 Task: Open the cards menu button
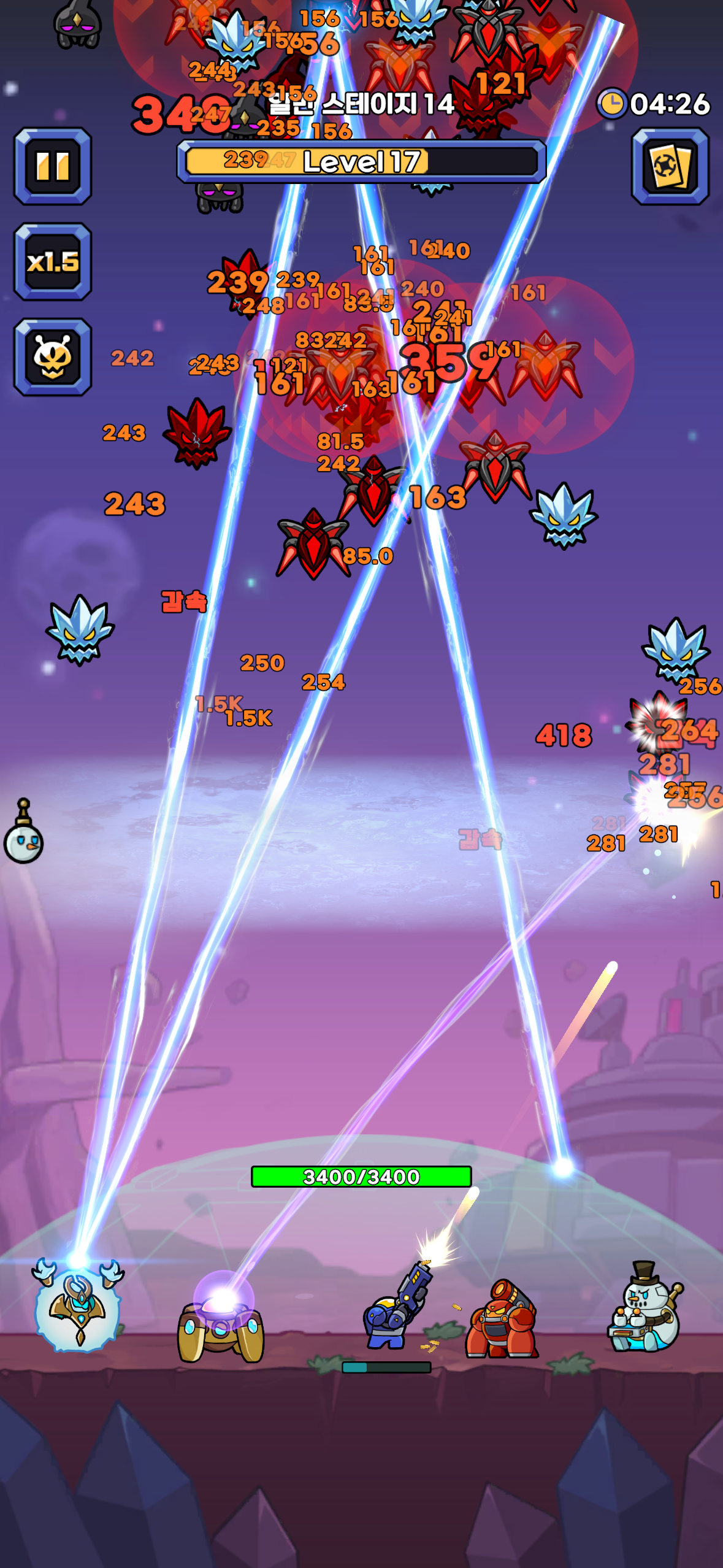tap(670, 166)
